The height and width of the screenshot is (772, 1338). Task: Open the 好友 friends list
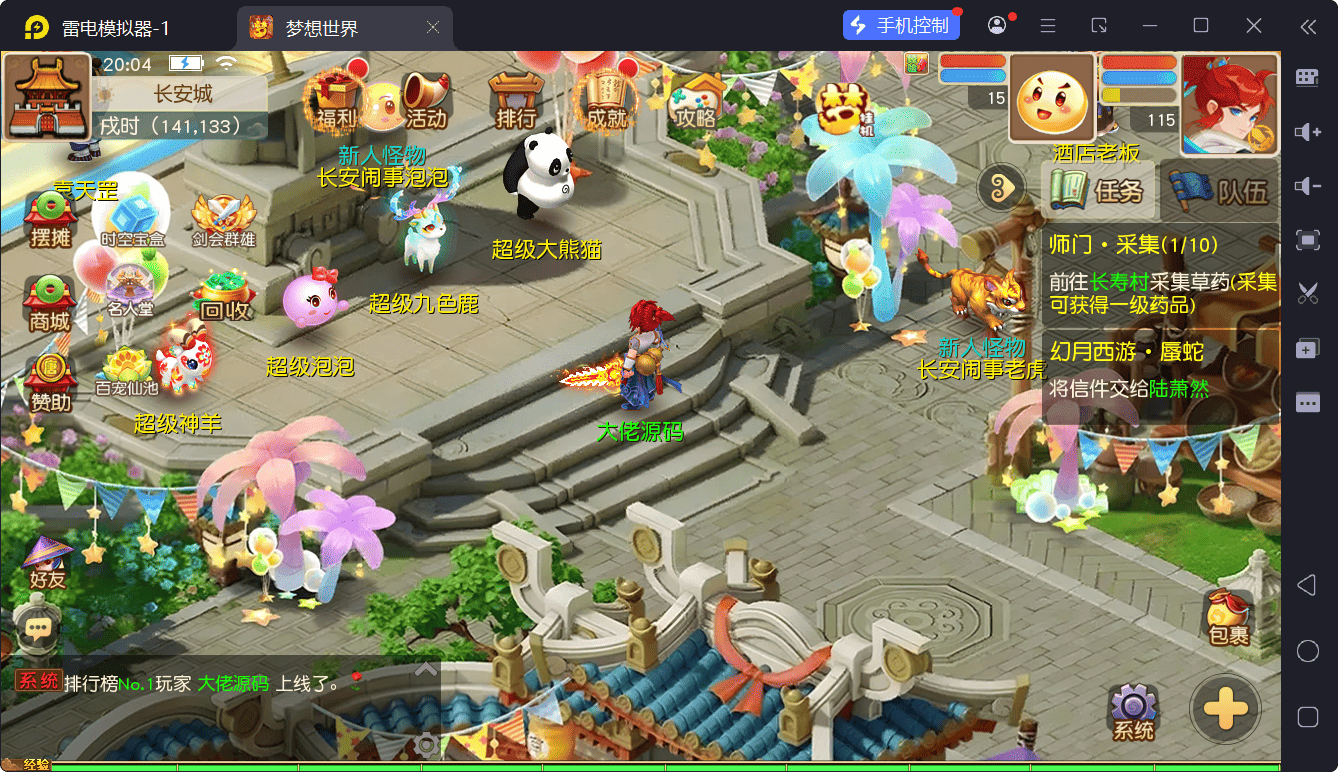point(46,563)
